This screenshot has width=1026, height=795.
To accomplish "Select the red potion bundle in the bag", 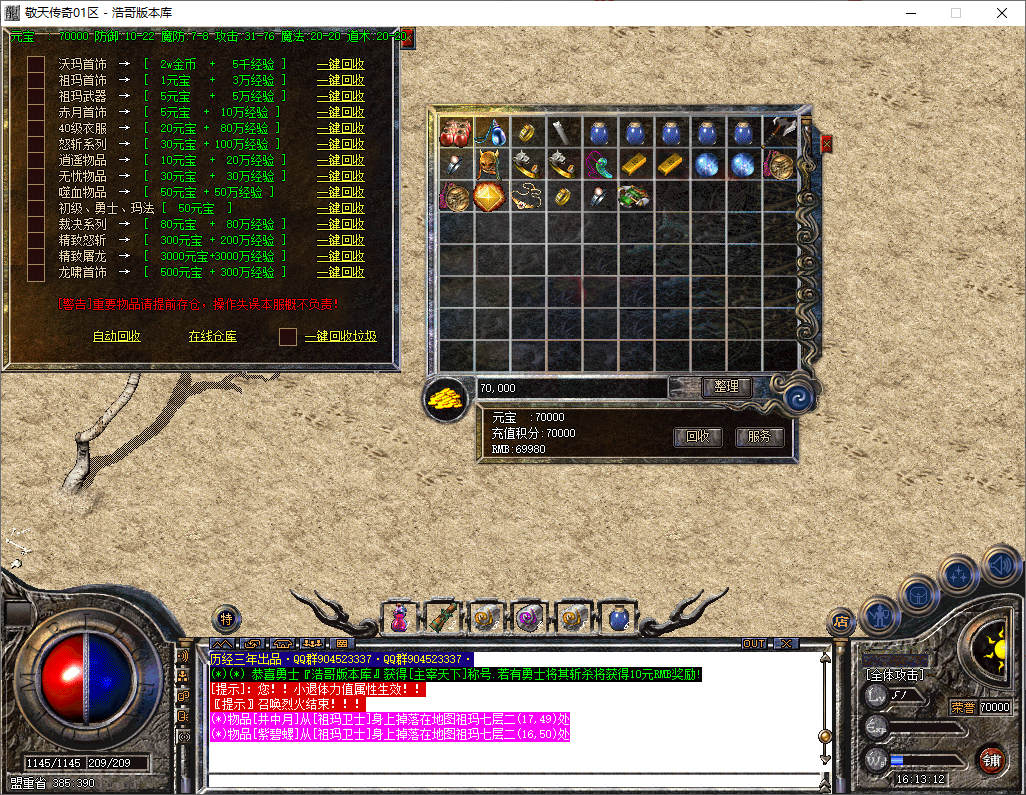I will point(456,132).
